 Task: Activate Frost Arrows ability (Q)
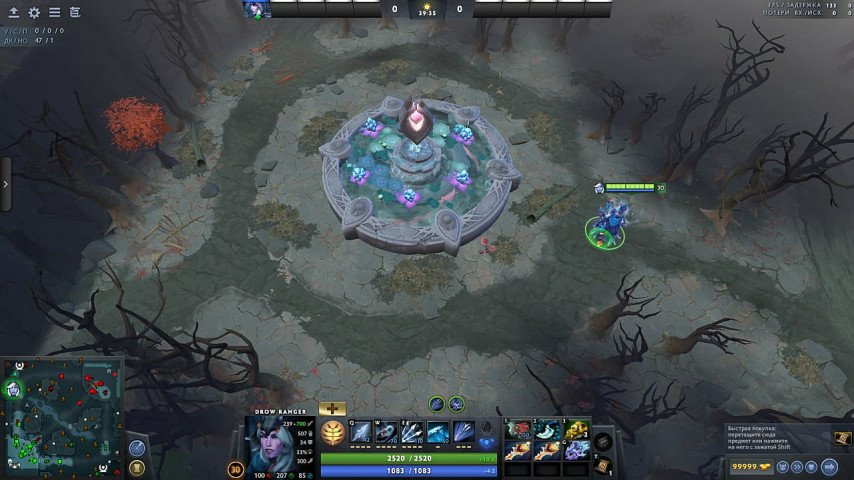click(361, 432)
